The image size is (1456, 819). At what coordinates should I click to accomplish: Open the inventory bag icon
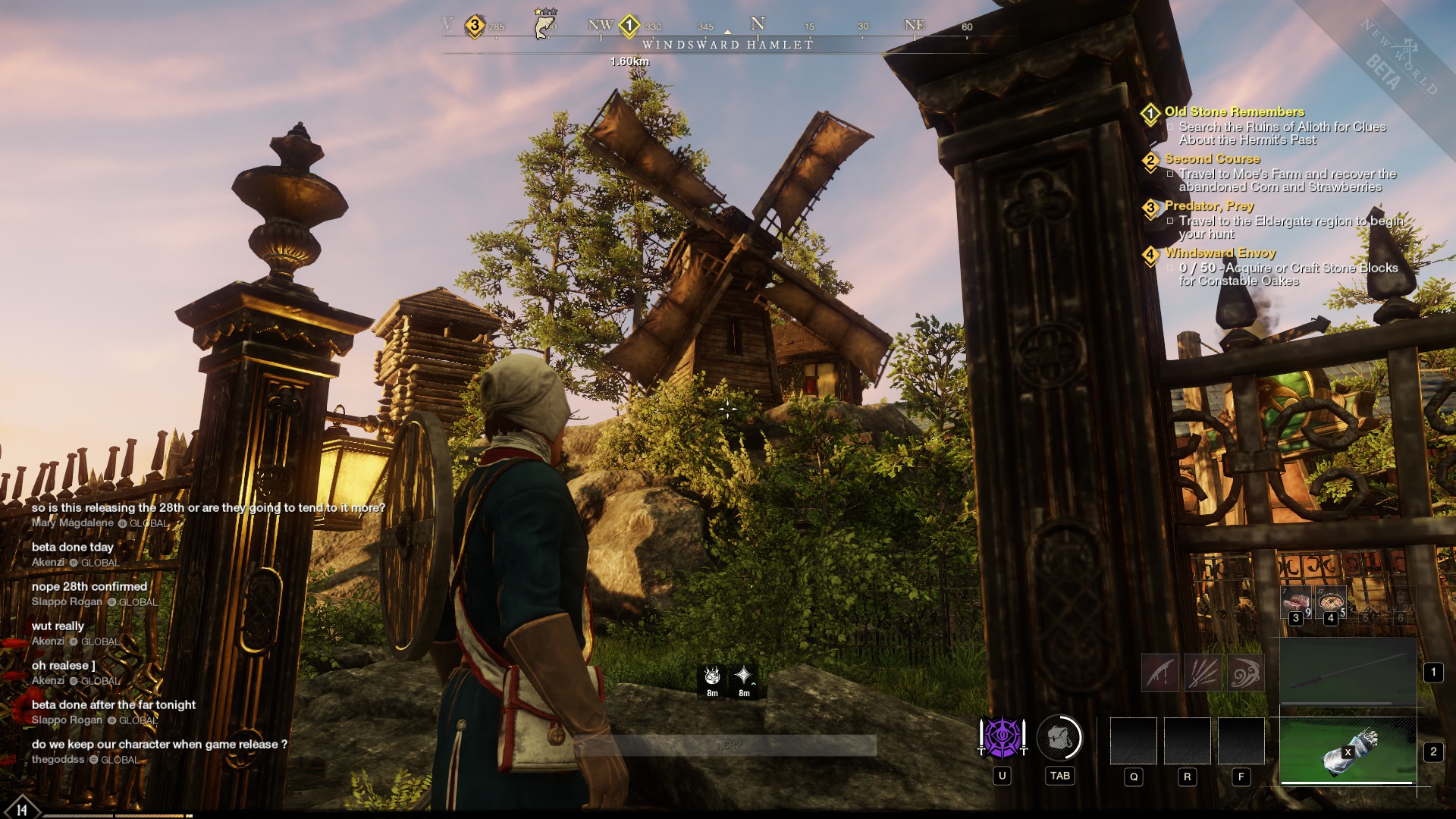point(1059,738)
